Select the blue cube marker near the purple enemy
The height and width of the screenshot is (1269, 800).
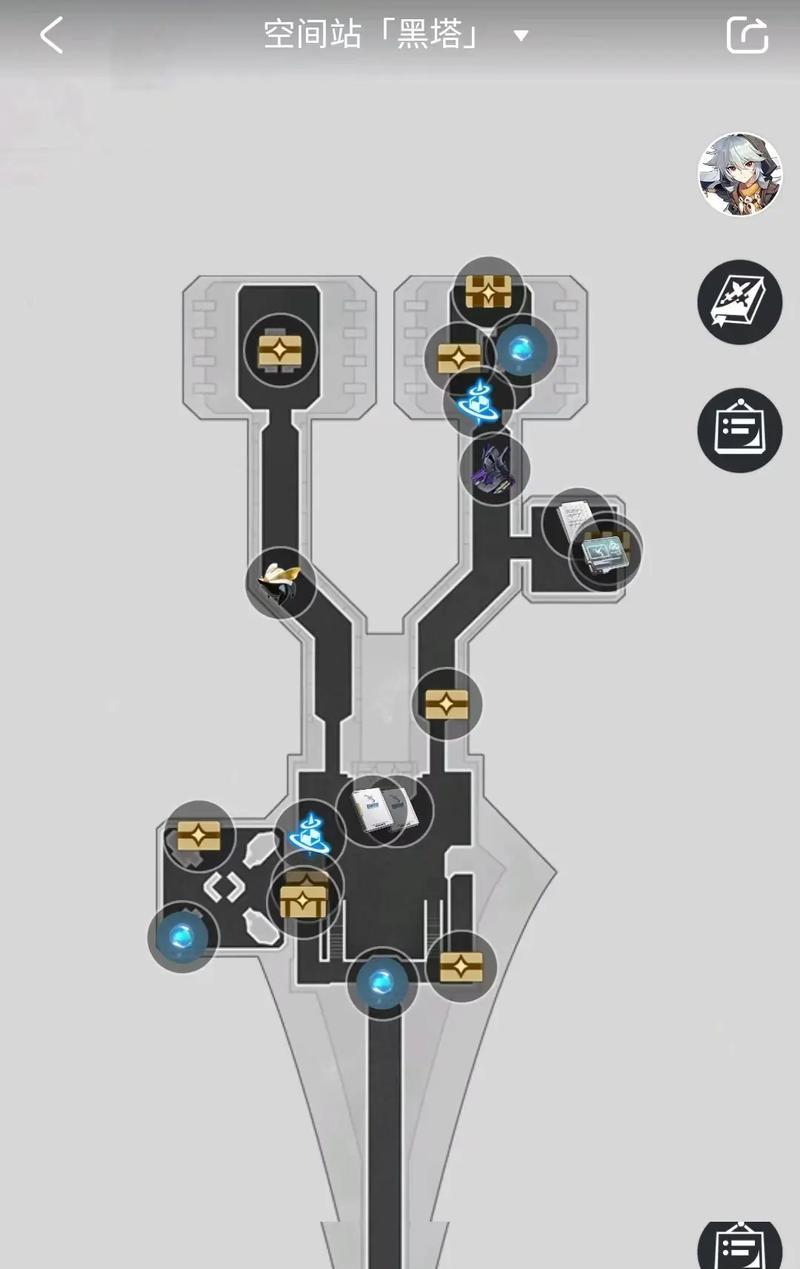click(478, 401)
